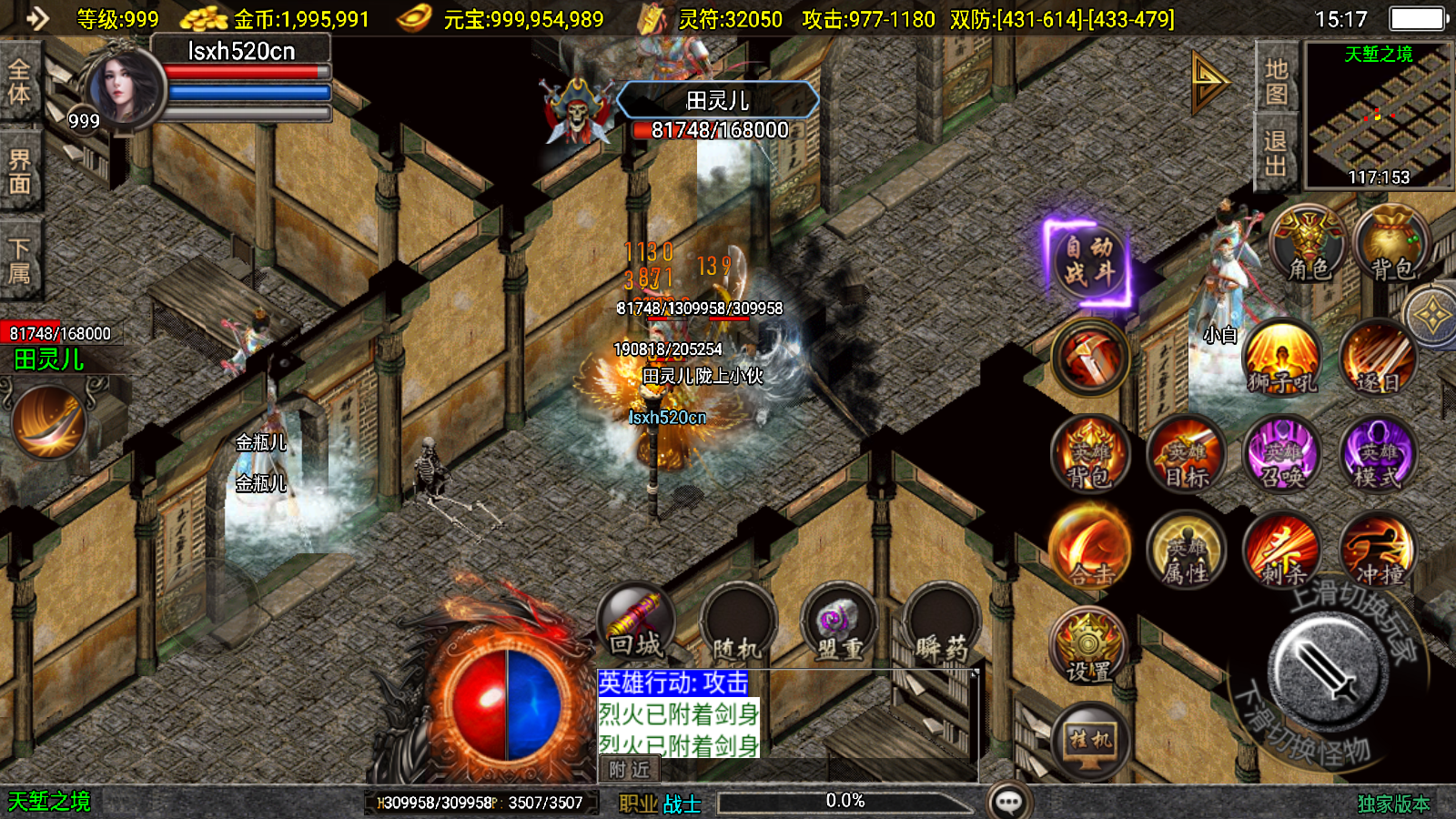Switch the 英雄模式 hero mode

pyautogui.click(x=1378, y=454)
